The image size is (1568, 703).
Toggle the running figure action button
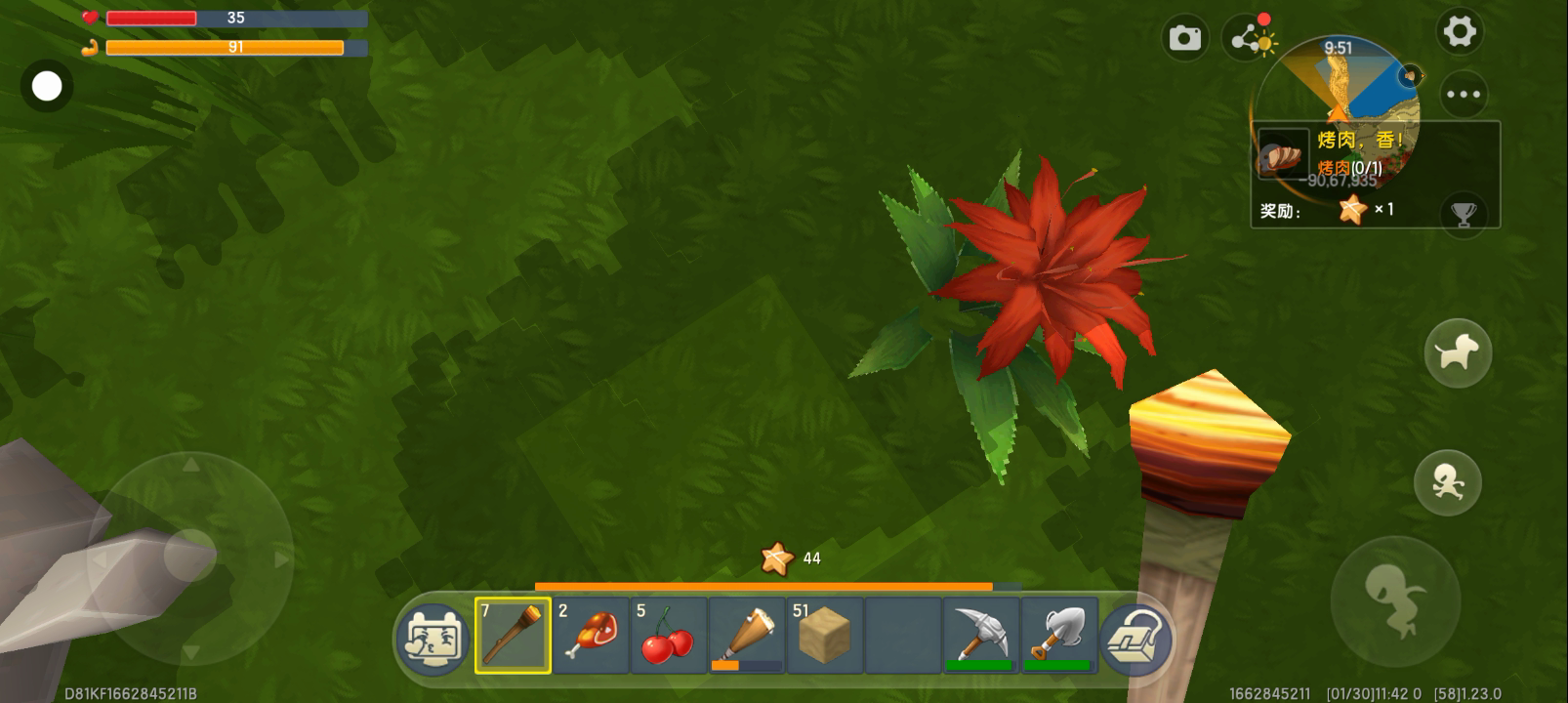1448,482
